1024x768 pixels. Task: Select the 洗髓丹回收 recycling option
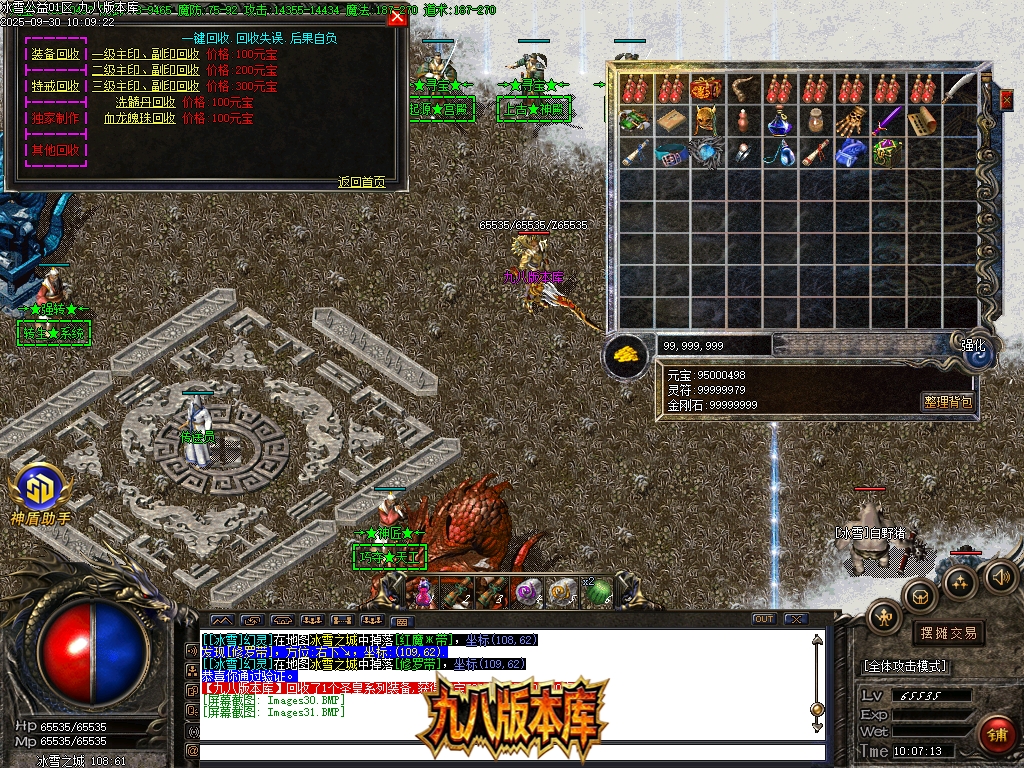coord(146,102)
